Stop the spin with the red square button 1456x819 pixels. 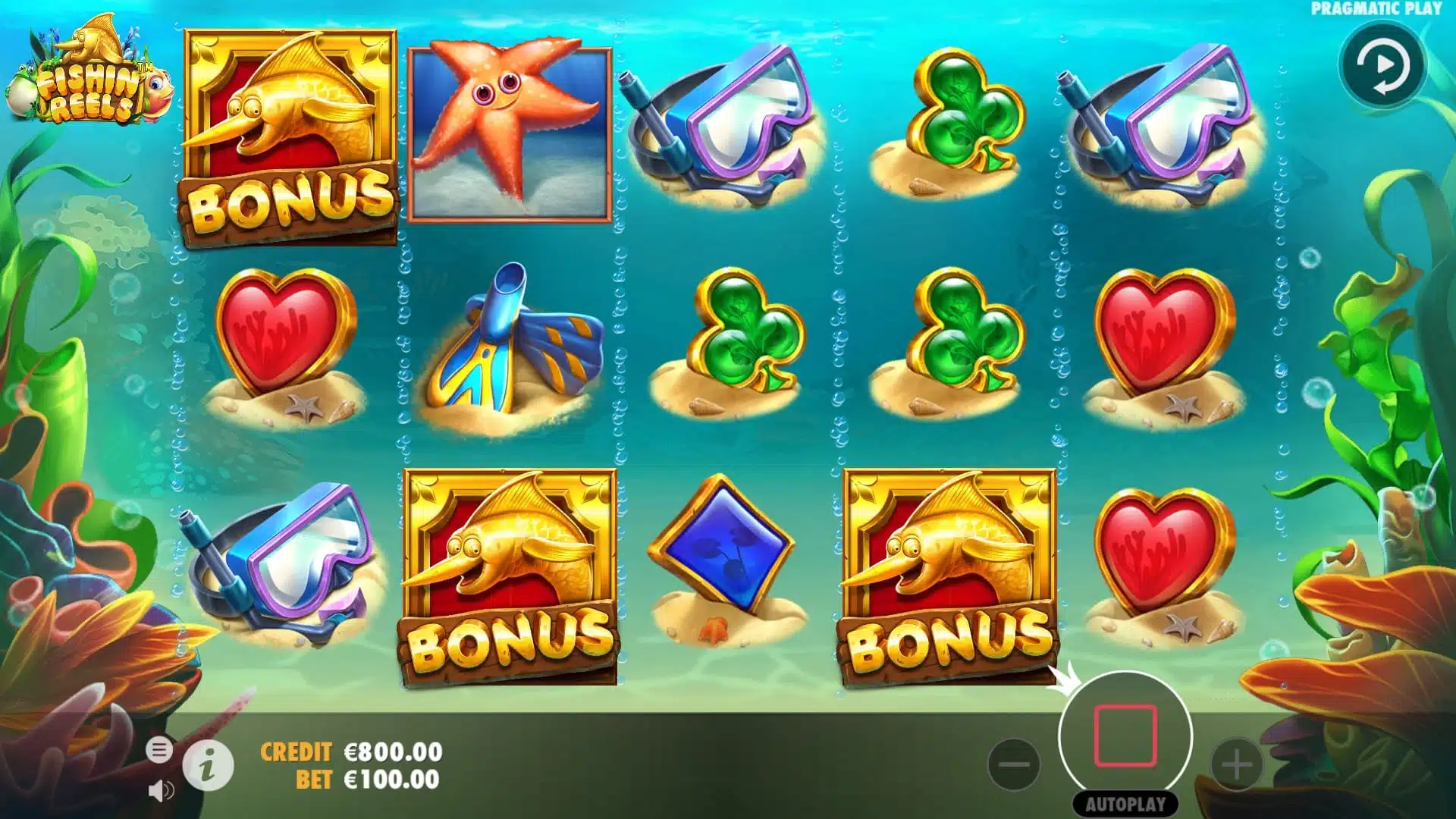pyautogui.click(x=1125, y=736)
